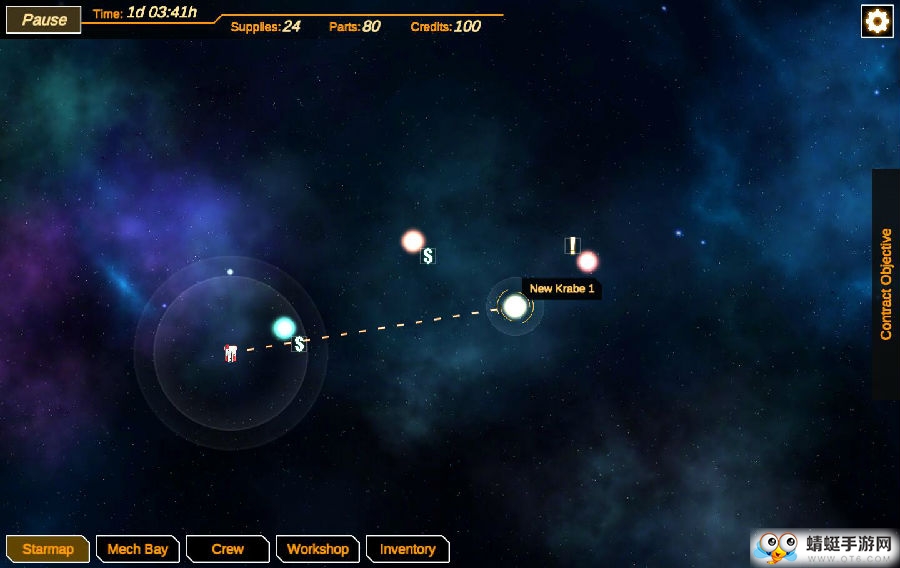The width and height of the screenshot is (900, 568).
Task: View the Inventory tab
Action: point(407,549)
